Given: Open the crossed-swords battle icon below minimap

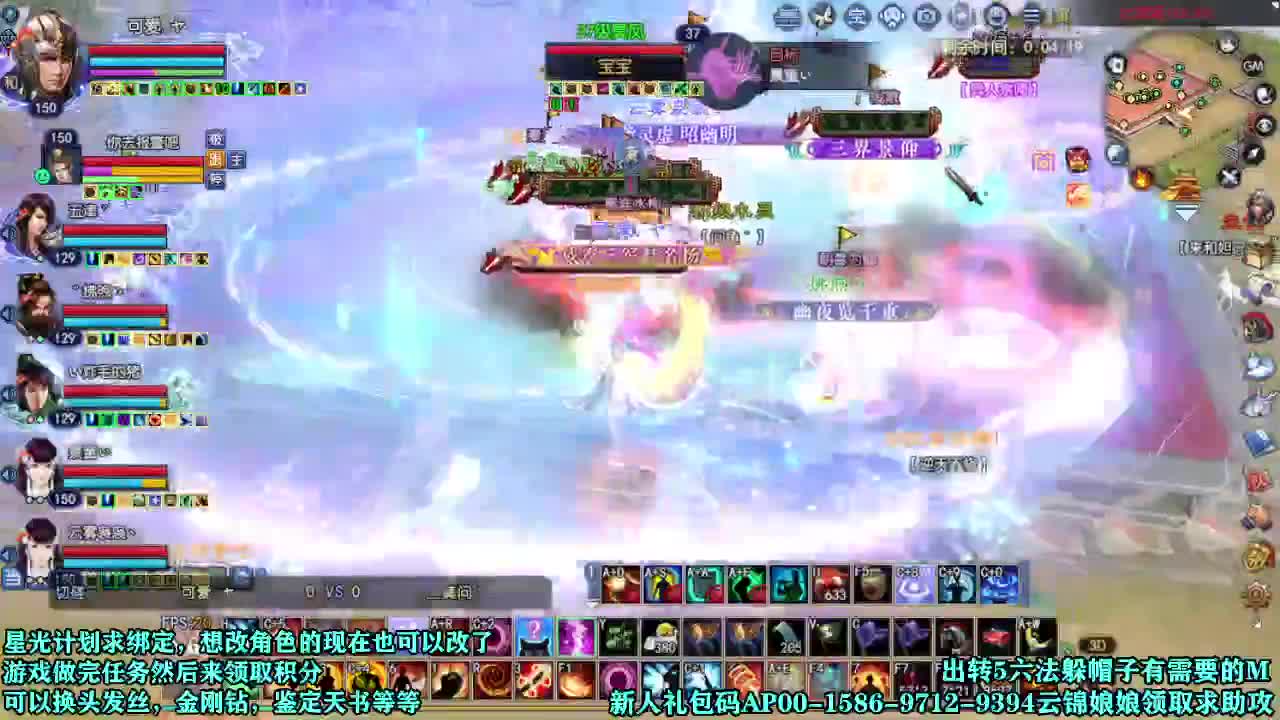Looking at the screenshot, I should [1229, 176].
